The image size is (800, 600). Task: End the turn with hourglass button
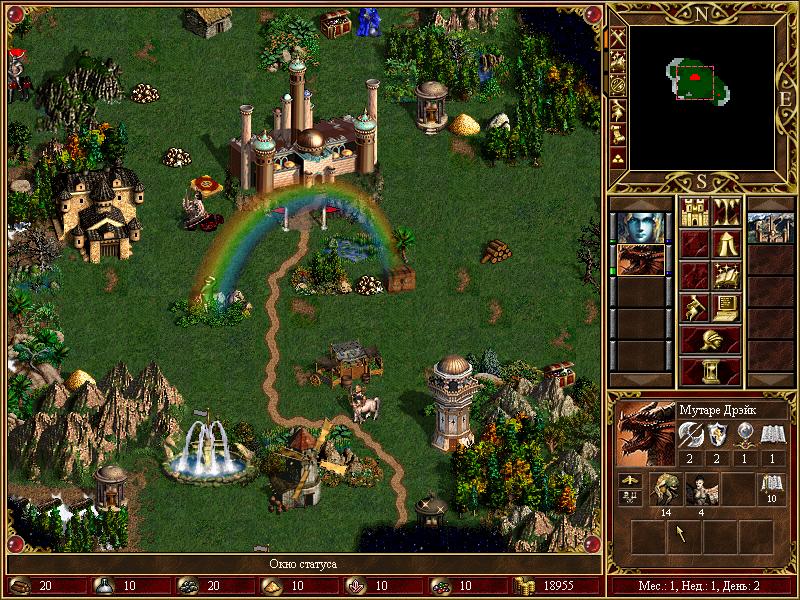coord(710,371)
